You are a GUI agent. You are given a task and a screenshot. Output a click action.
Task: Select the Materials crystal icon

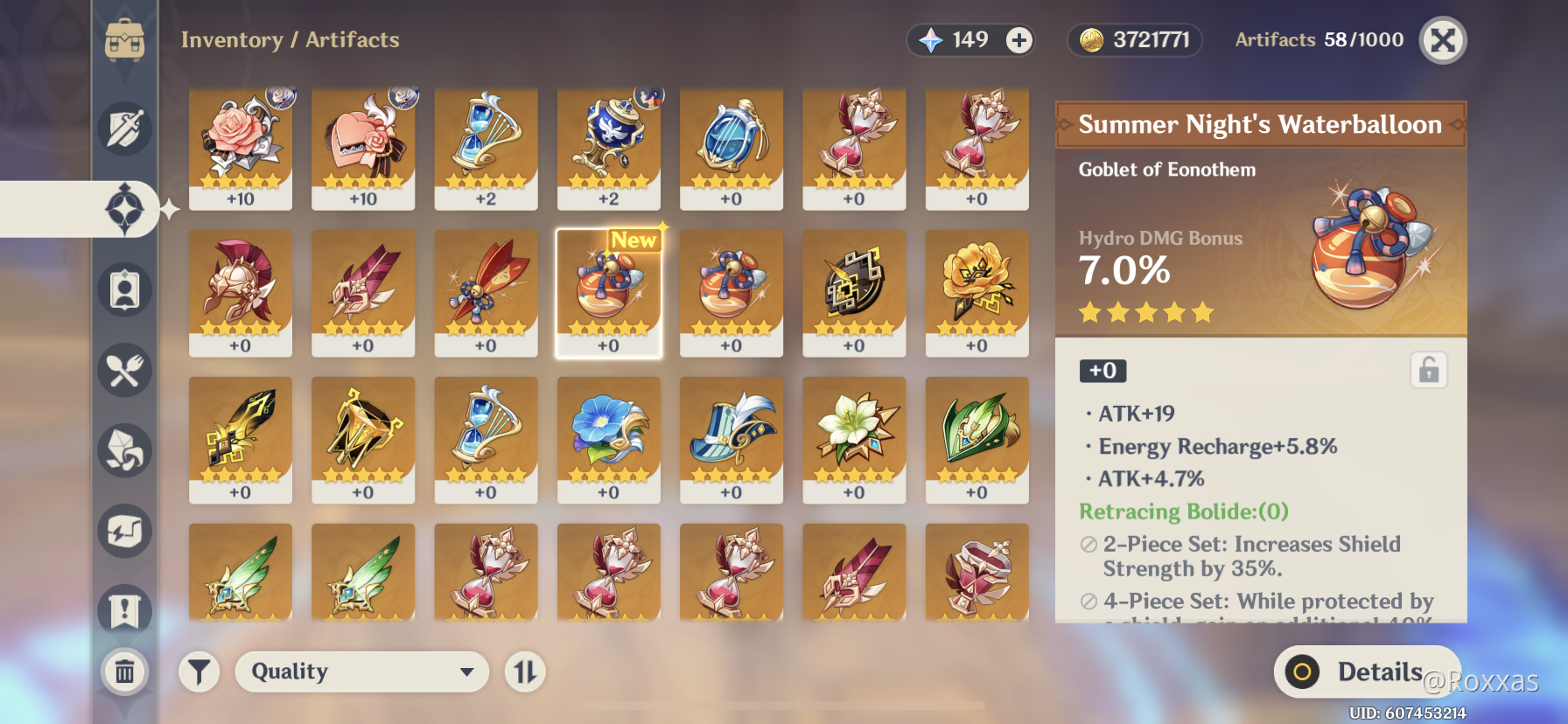pos(125,451)
